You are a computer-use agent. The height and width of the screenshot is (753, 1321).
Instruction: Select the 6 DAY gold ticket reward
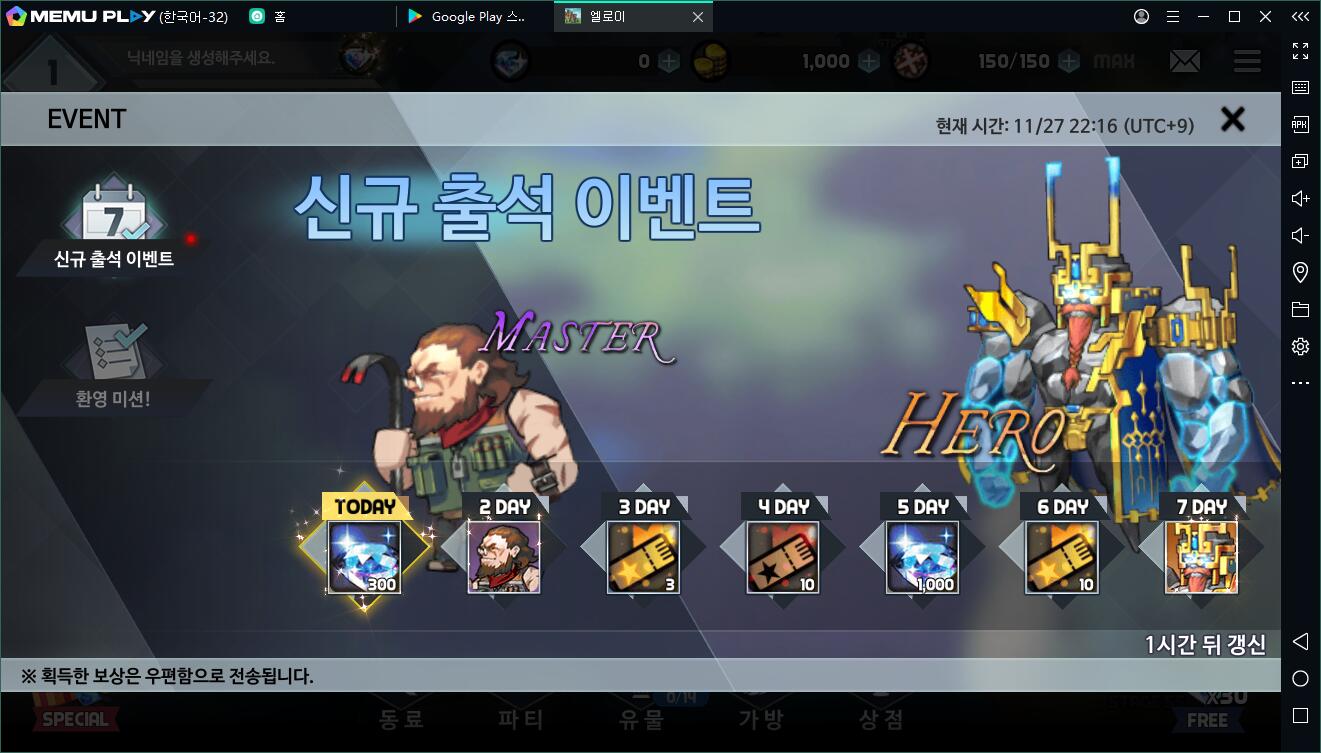[1062, 556]
